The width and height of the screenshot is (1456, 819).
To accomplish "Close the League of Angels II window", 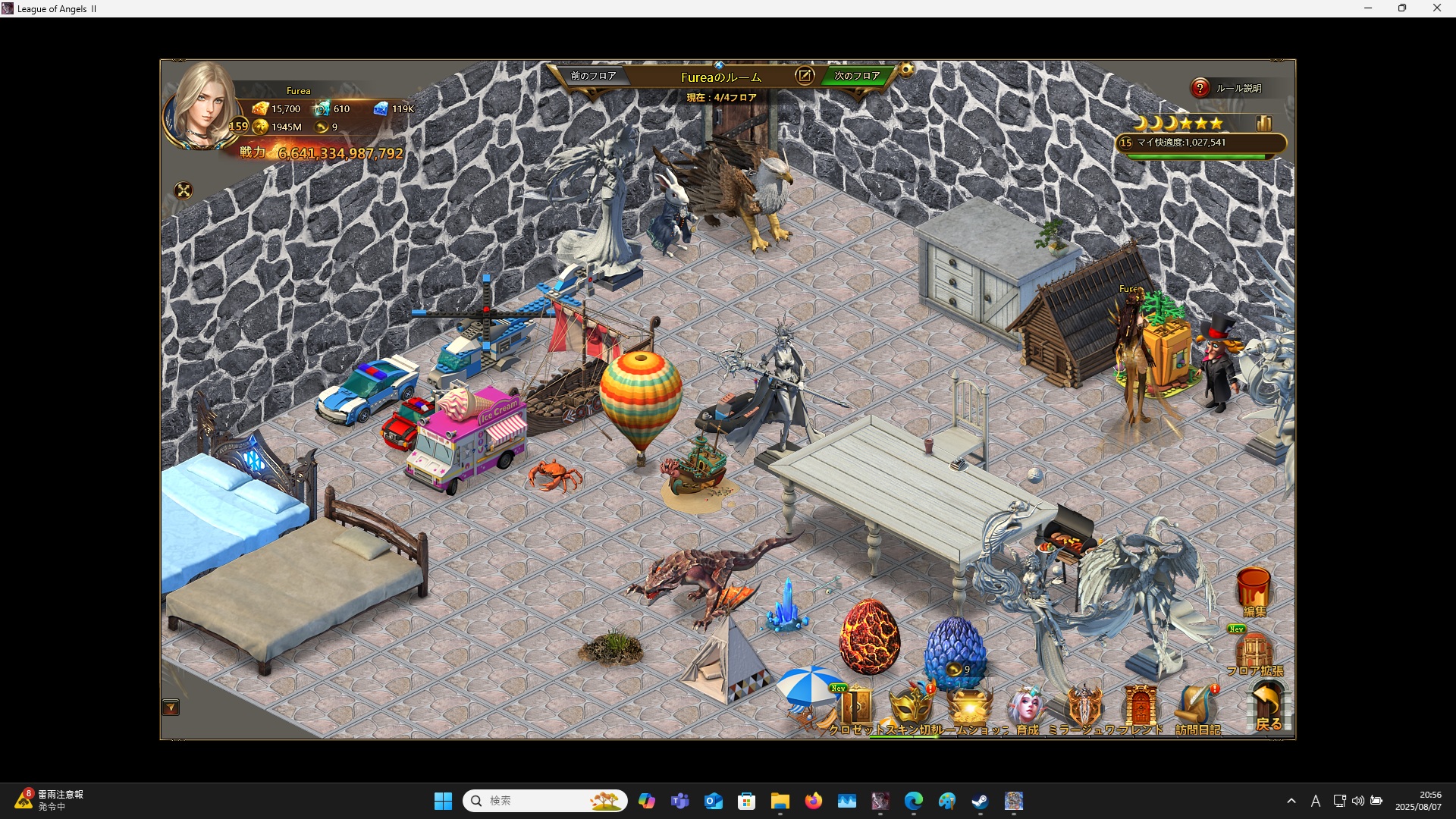I will click(1436, 8).
